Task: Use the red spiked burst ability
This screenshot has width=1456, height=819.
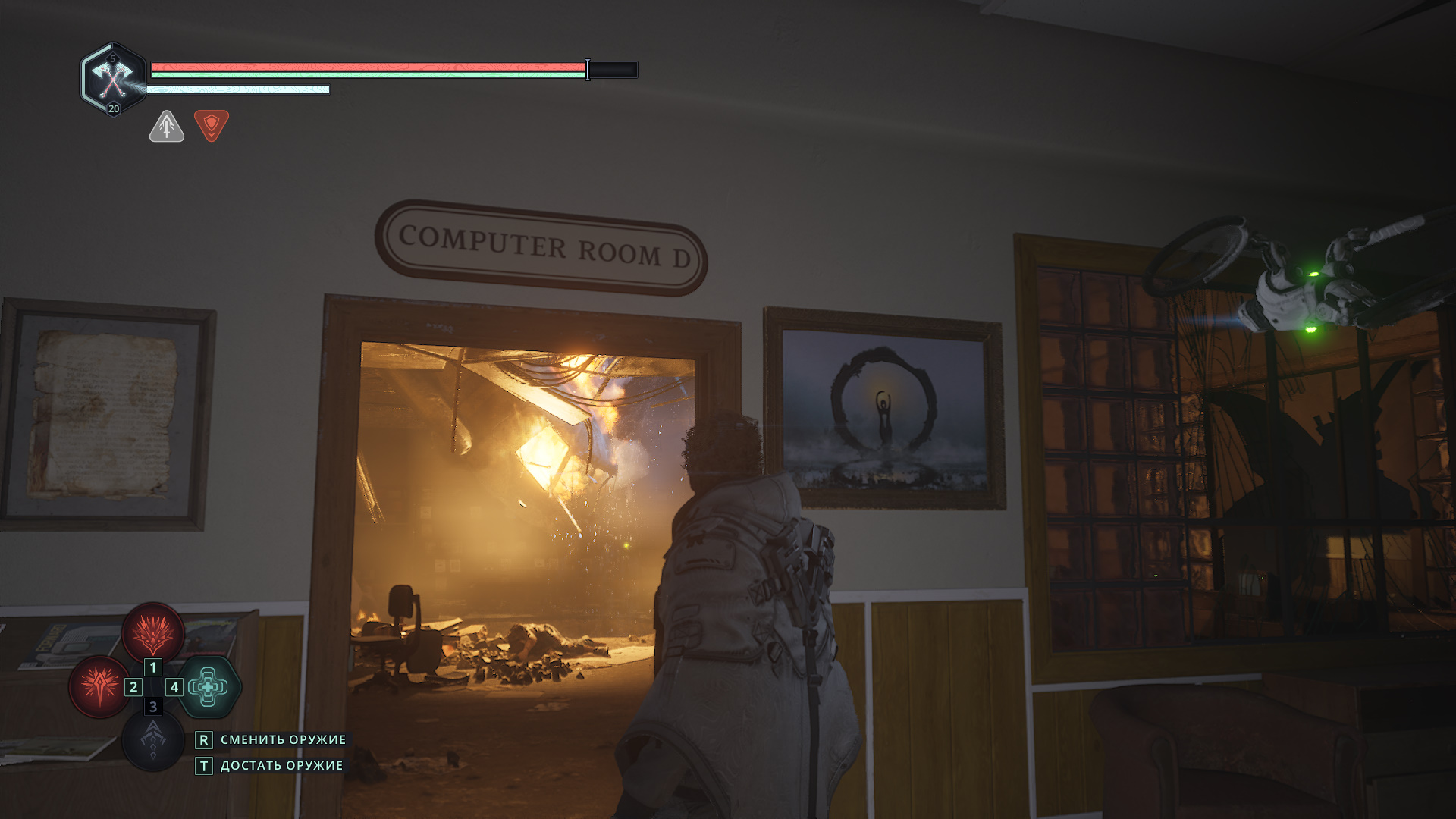Action: pyautogui.click(x=99, y=687)
